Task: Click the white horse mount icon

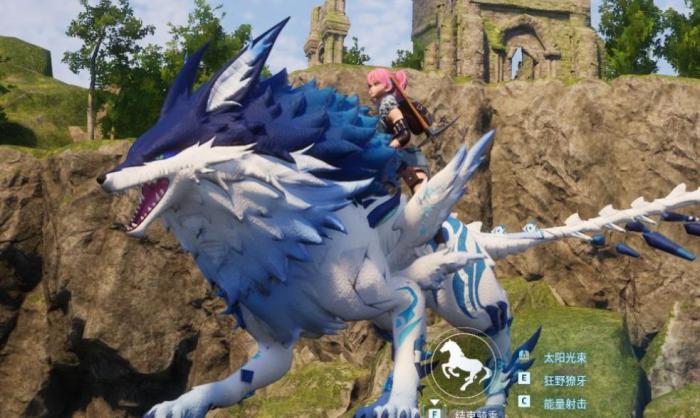Action: pos(462,366)
